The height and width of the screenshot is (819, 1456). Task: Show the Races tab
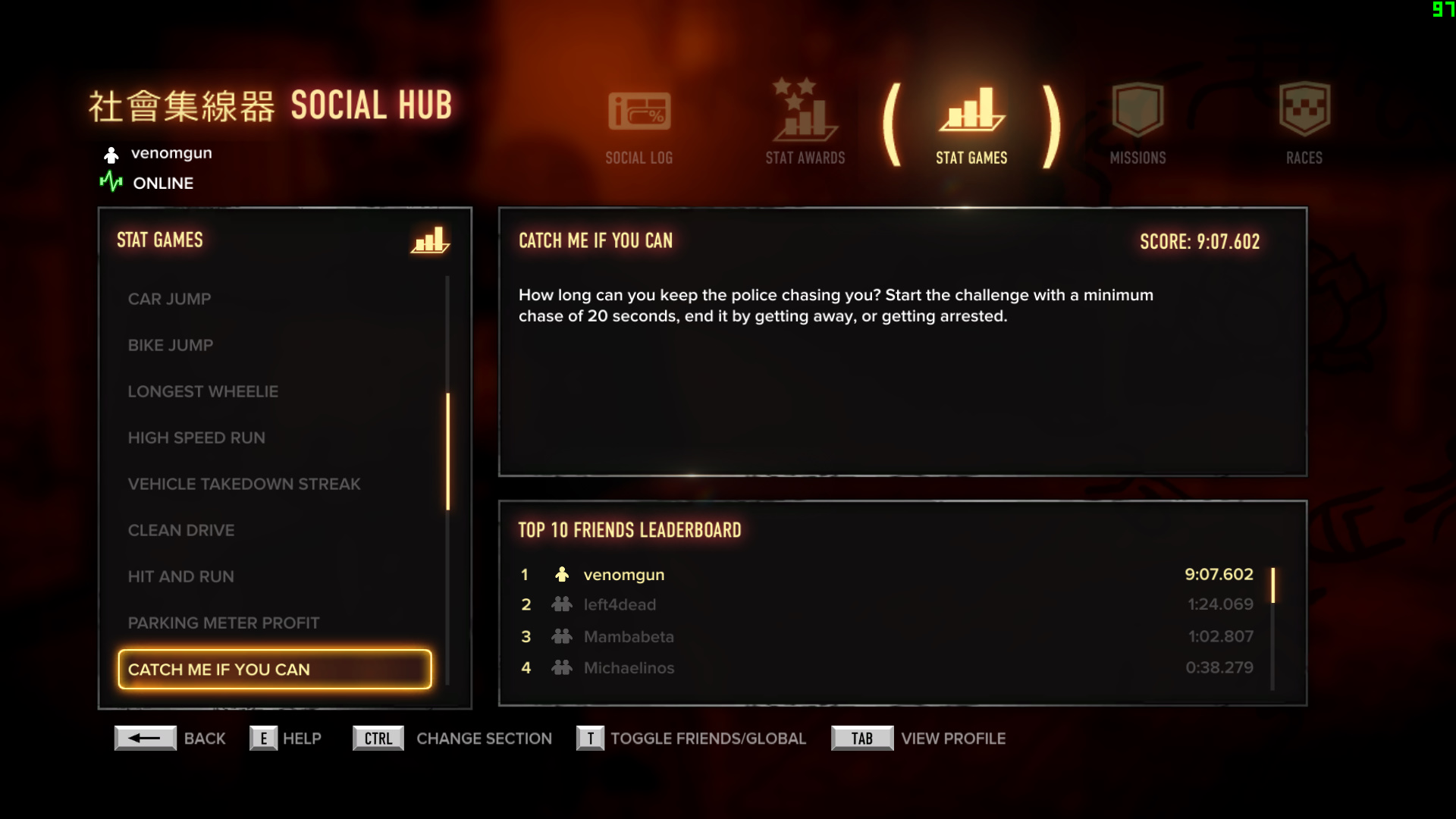pos(1304,125)
